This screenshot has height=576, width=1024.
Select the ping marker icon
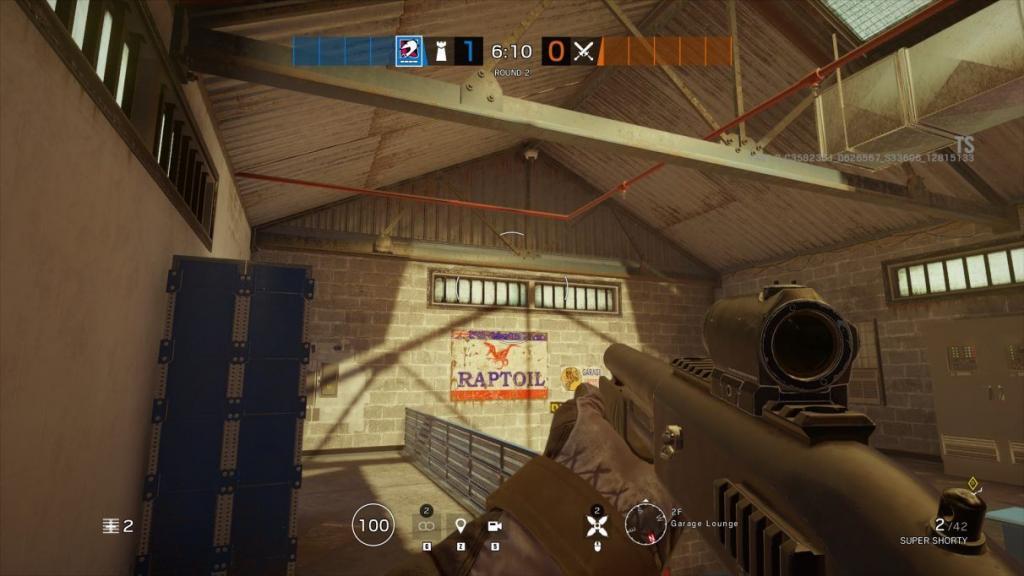[x=460, y=525]
